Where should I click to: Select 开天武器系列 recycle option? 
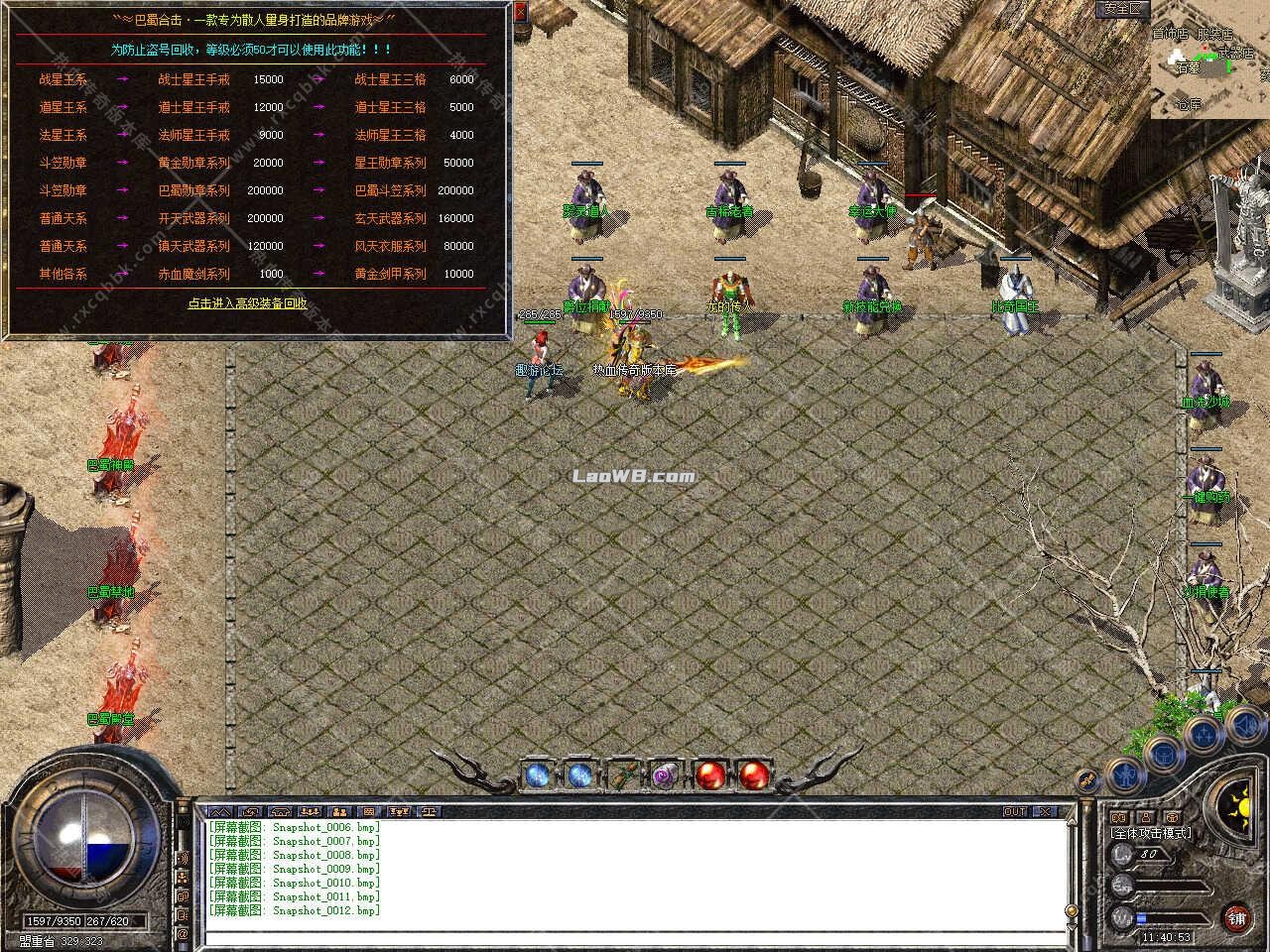(193, 218)
